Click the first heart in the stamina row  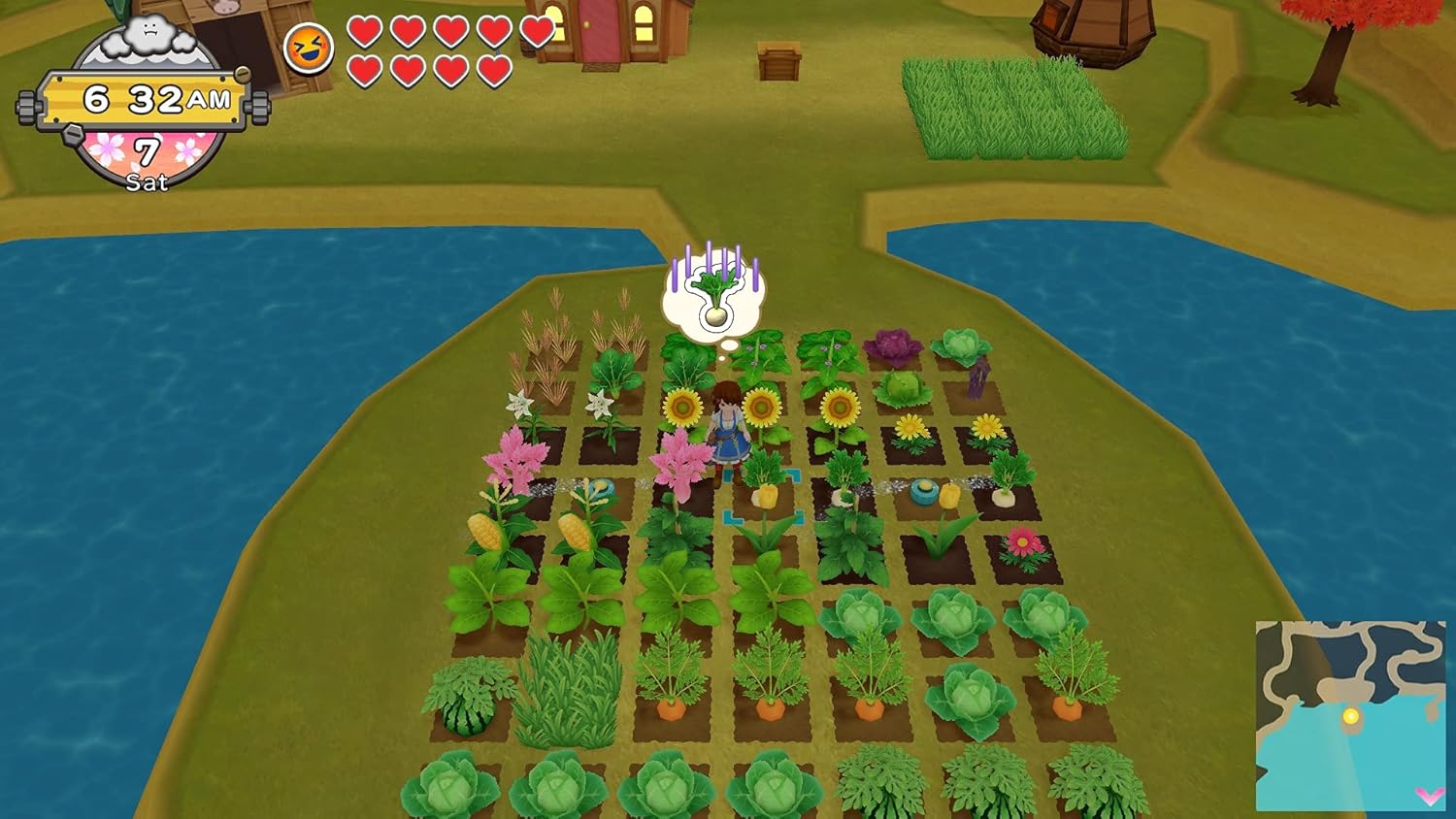(364, 32)
